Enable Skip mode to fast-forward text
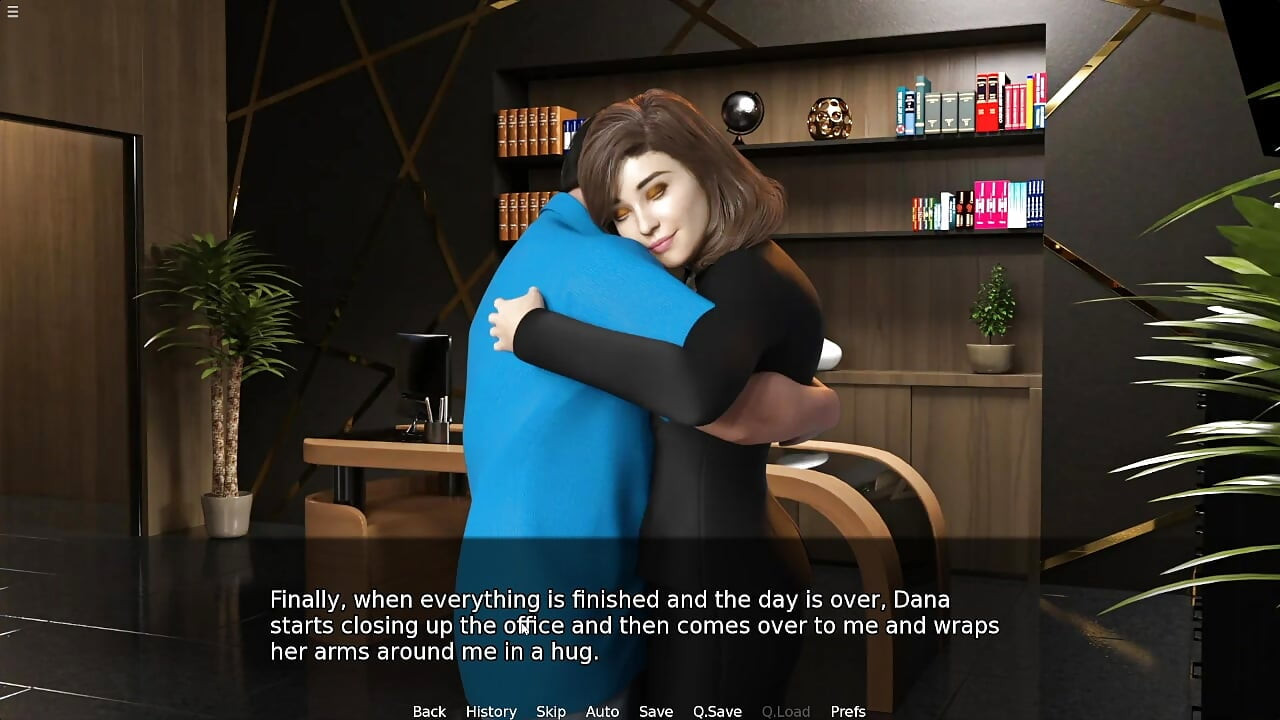 click(x=551, y=711)
